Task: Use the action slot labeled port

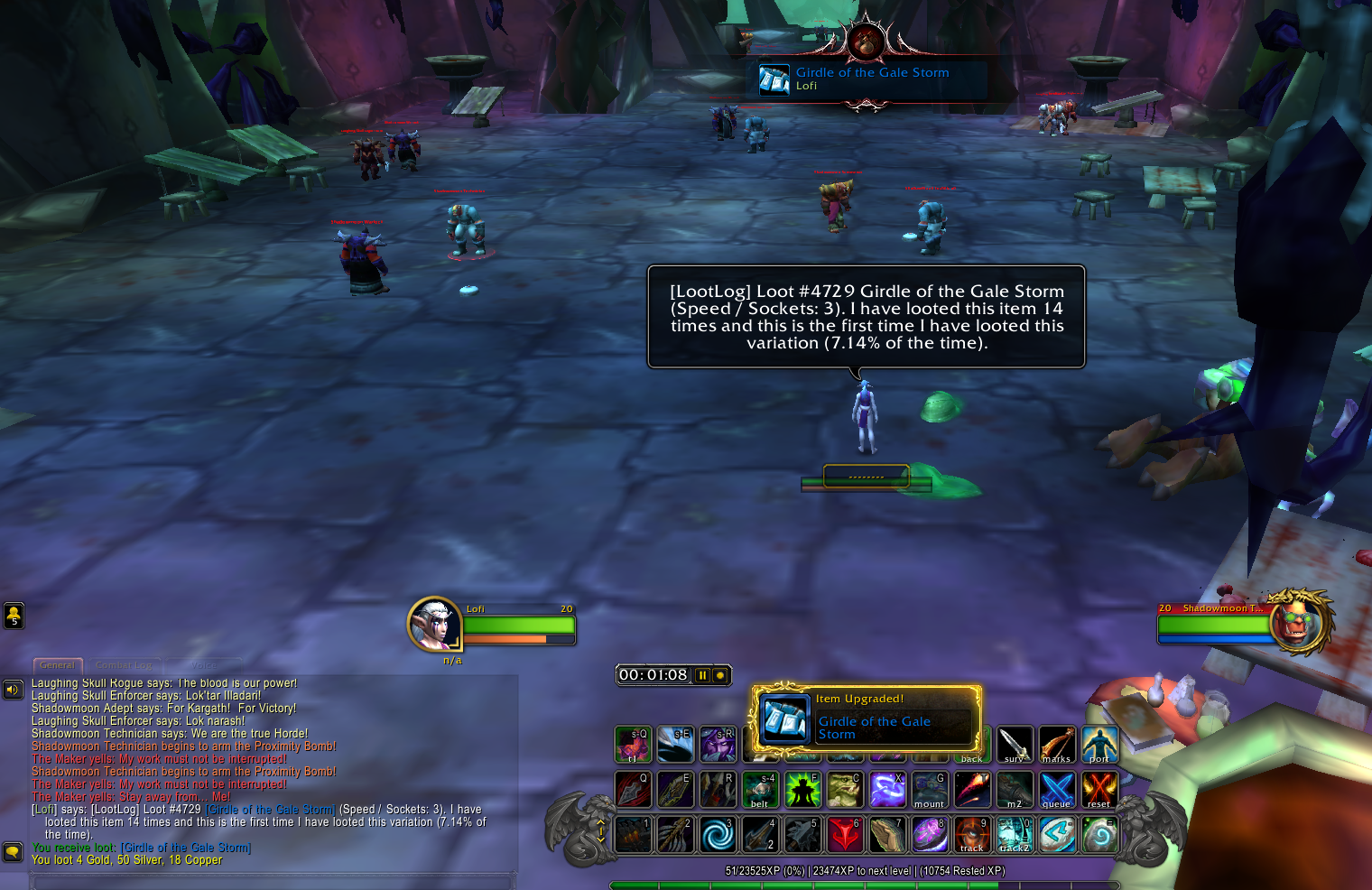Action: tap(1099, 745)
